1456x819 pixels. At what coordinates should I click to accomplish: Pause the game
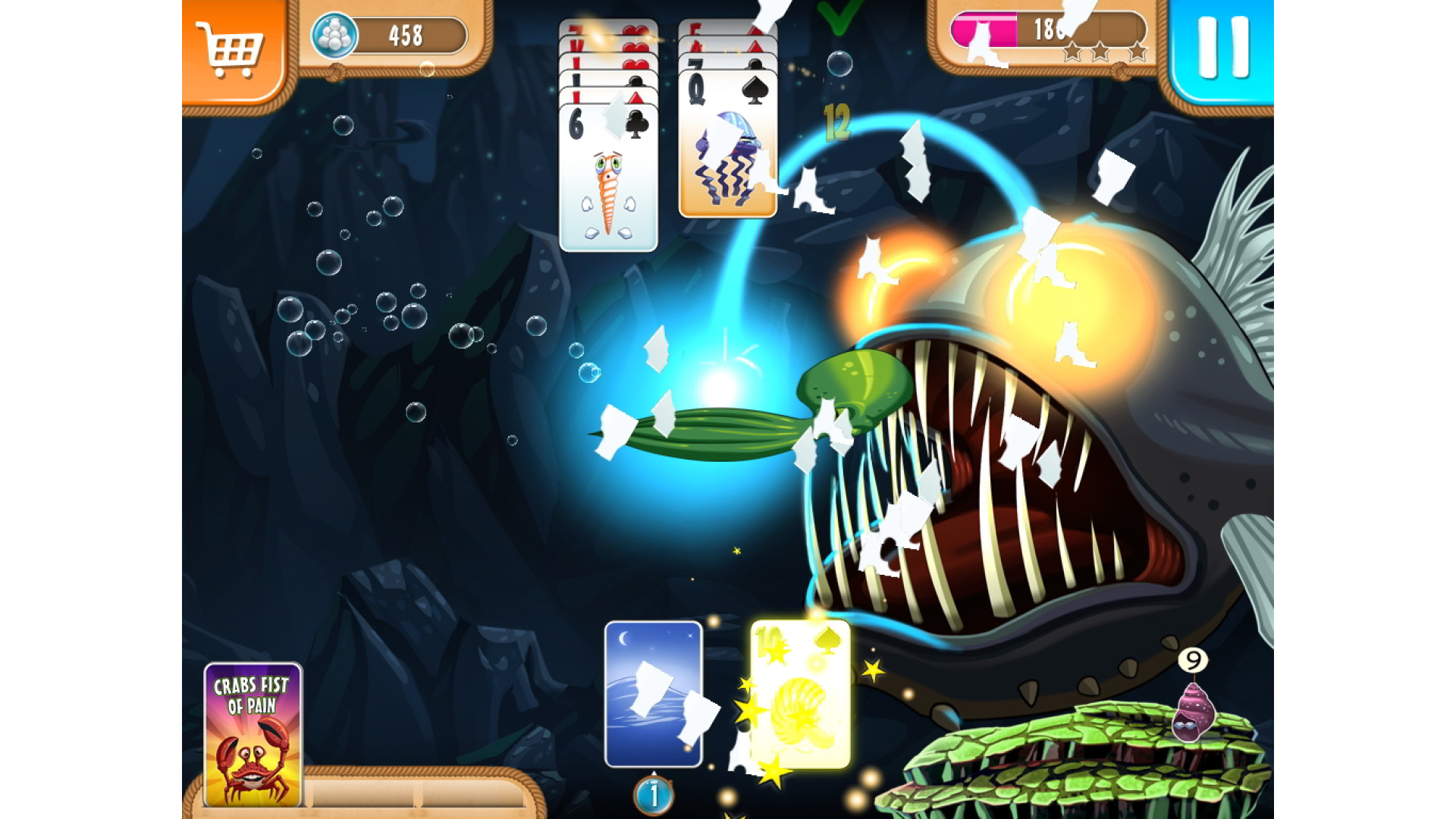point(1222,49)
